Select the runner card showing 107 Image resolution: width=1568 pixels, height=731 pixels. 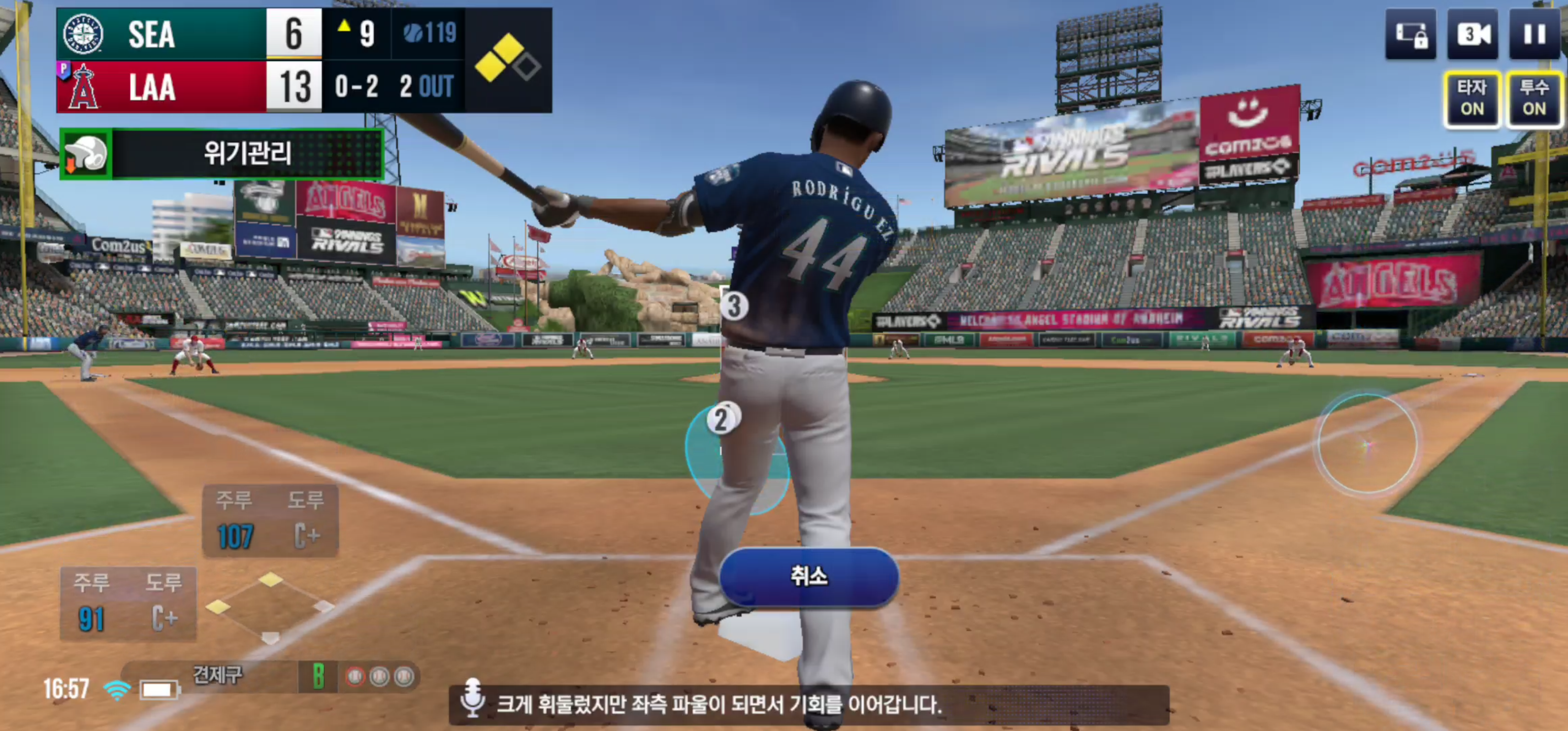[270, 520]
